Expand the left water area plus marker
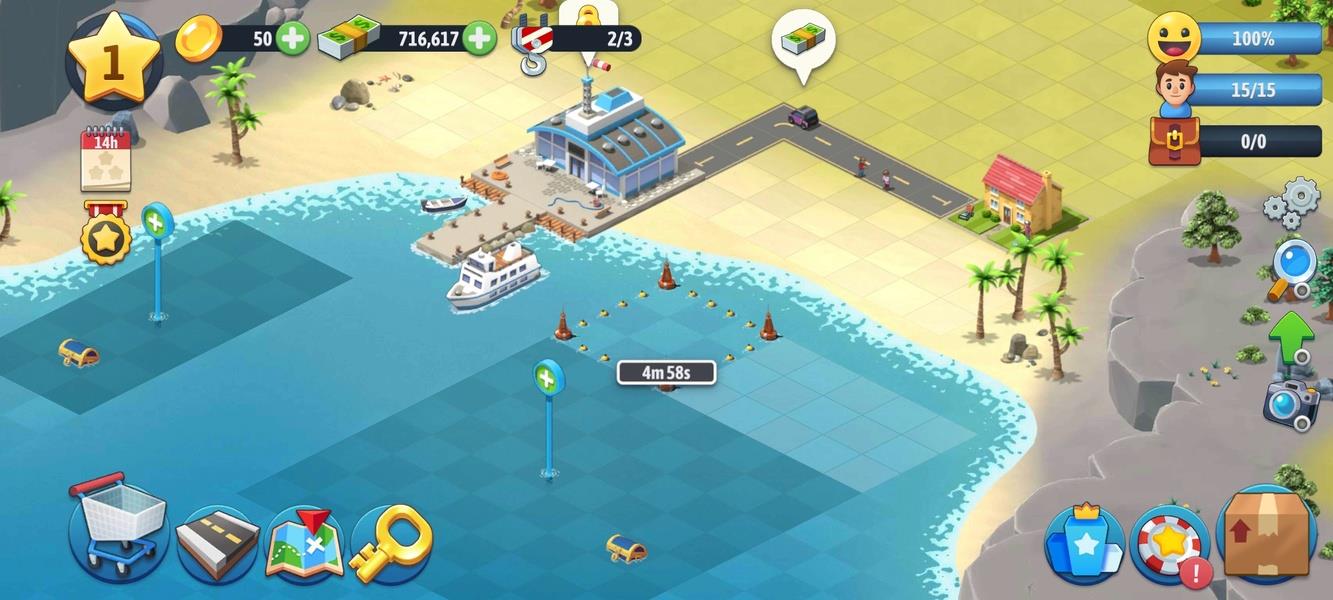The height and width of the screenshot is (600, 1333). [x=157, y=220]
